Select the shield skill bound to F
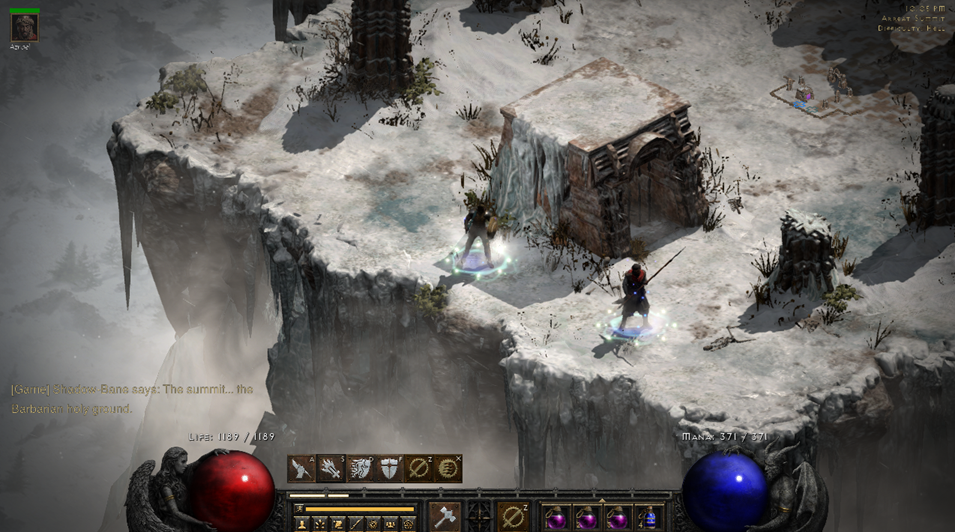Image resolution: width=955 pixels, height=532 pixels. pyautogui.click(x=390, y=468)
